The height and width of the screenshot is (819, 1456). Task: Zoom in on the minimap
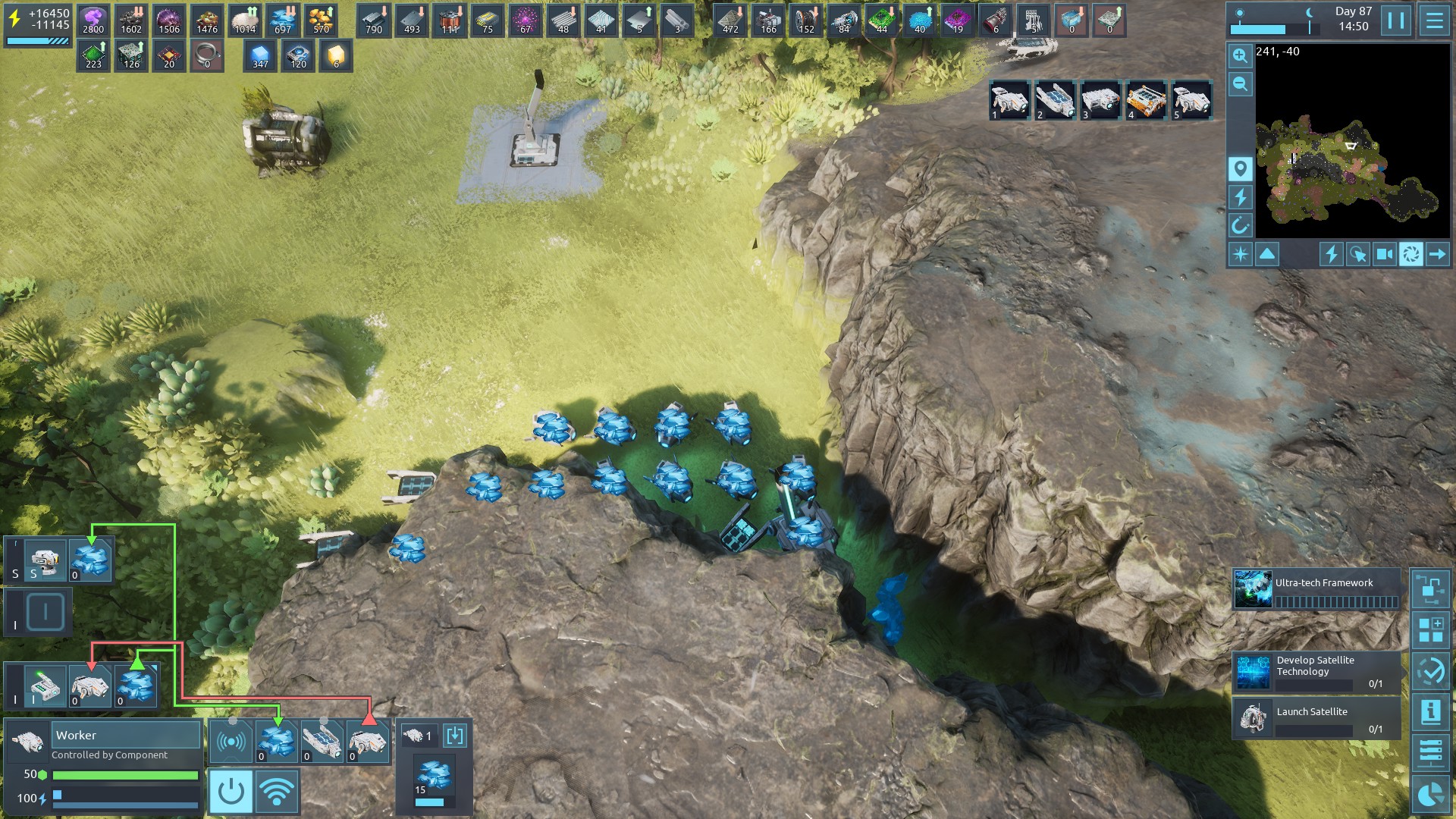(x=1240, y=56)
